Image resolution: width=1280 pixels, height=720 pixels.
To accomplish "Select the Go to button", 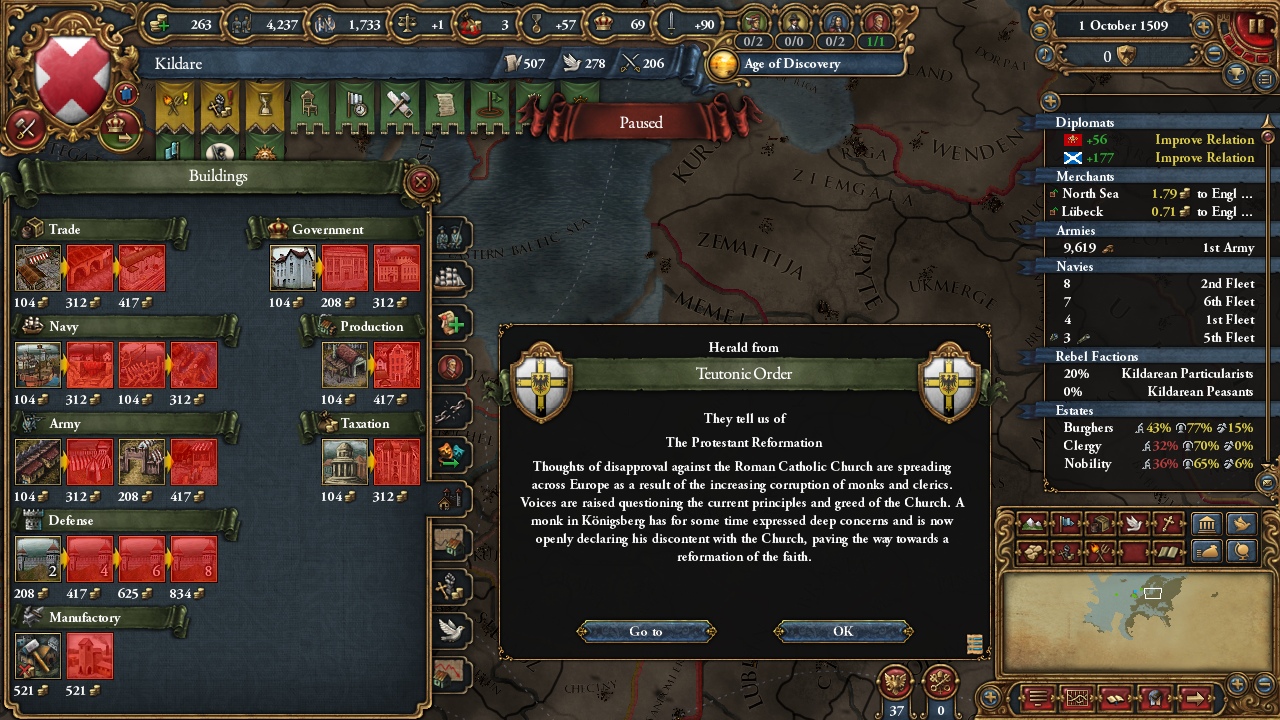I will [646, 631].
